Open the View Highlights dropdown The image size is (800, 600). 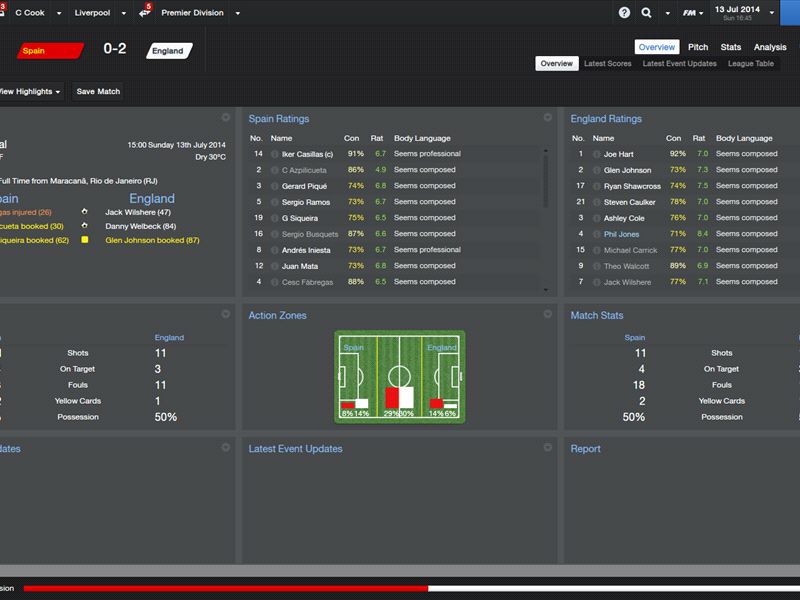point(30,92)
